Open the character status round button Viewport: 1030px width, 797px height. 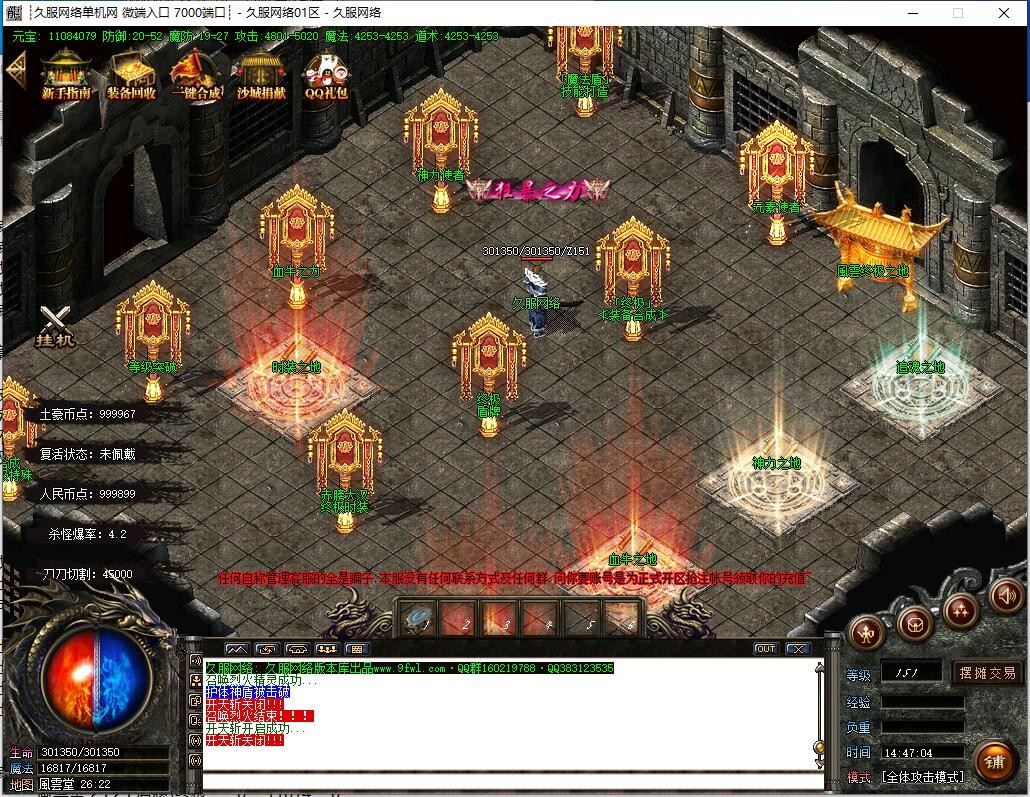pos(868,631)
